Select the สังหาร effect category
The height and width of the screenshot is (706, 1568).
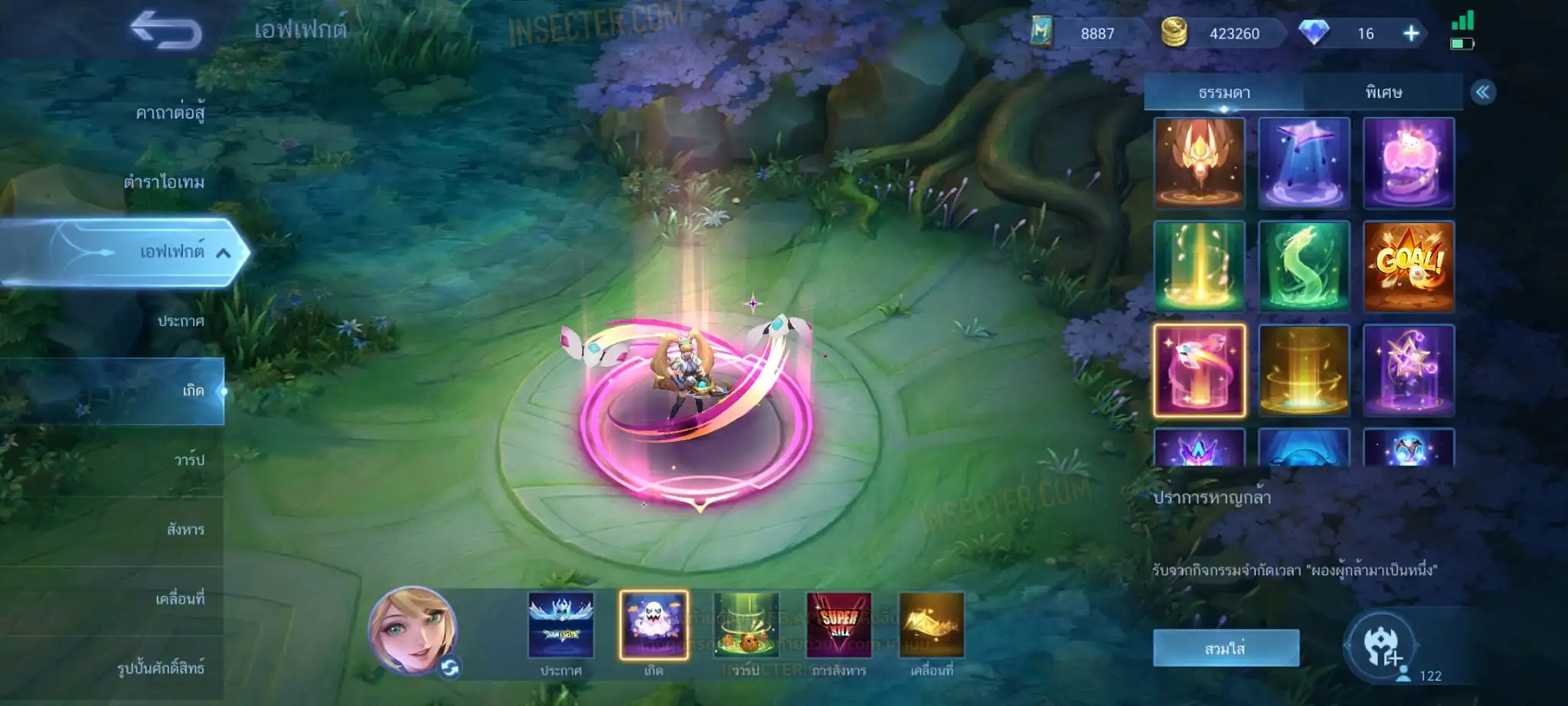[x=185, y=529]
